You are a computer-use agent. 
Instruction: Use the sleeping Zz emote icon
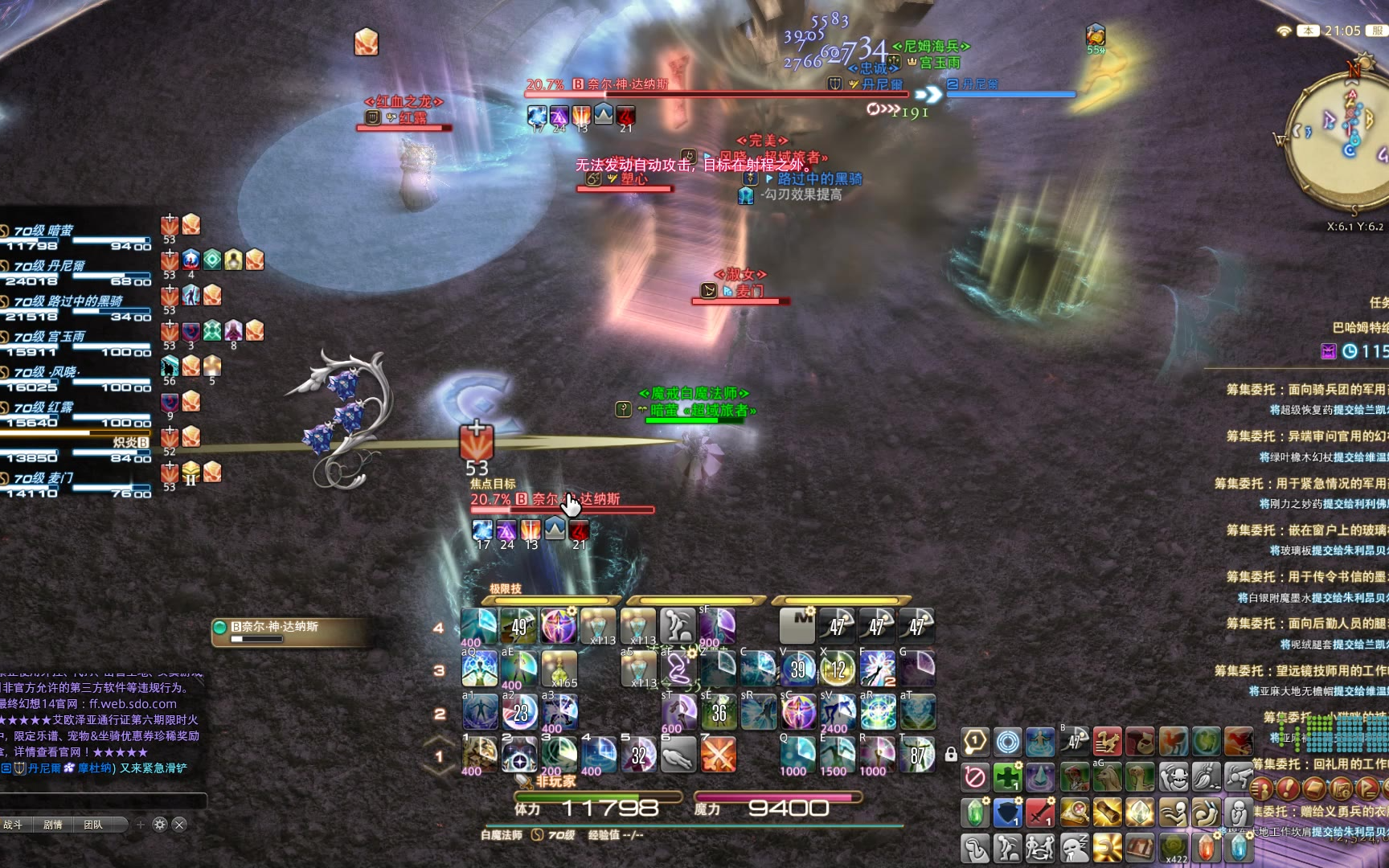pyautogui.click(x=1074, y=847)
